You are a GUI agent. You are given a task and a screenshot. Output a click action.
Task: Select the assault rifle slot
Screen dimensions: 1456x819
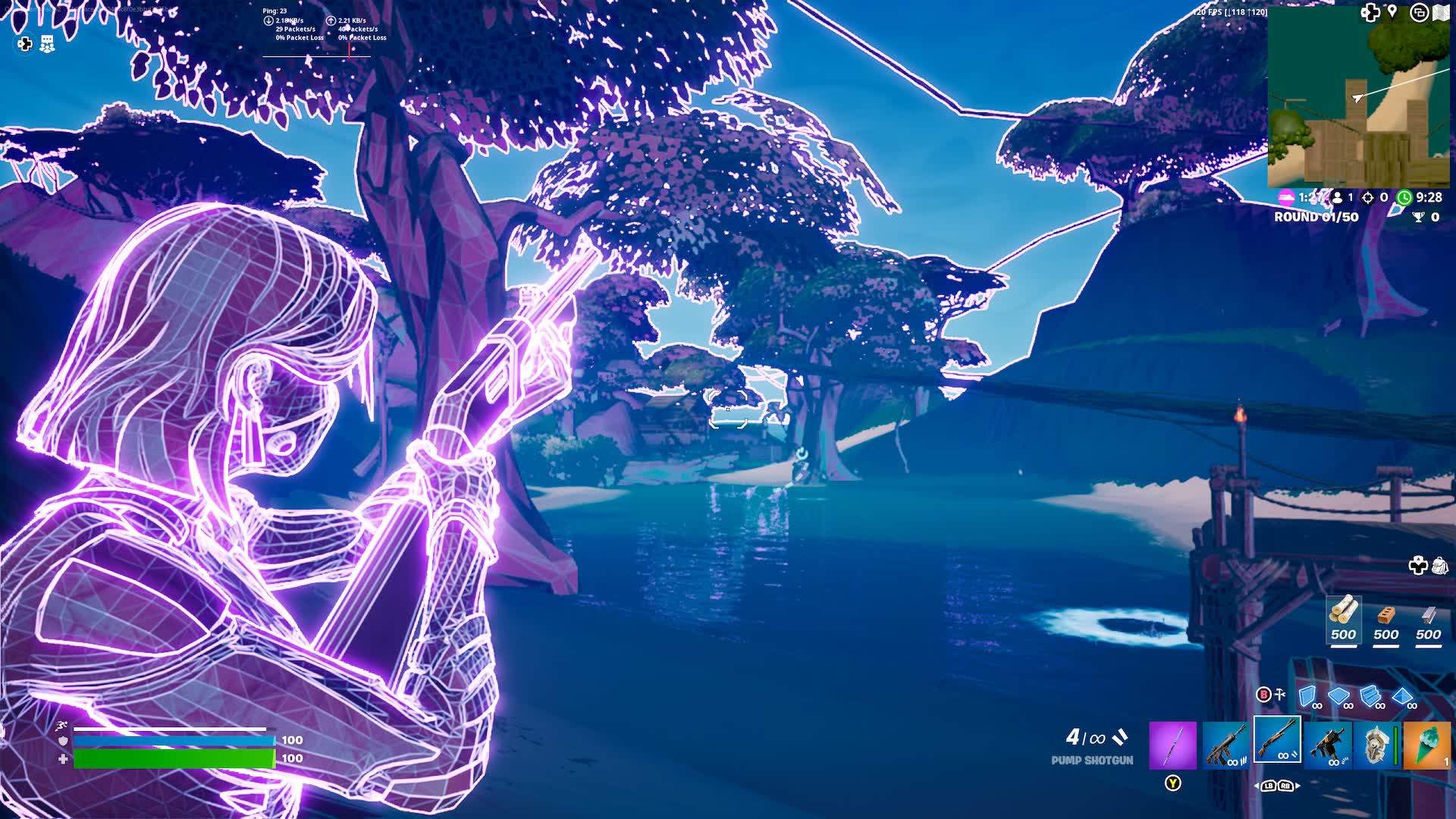(1225, 744)
